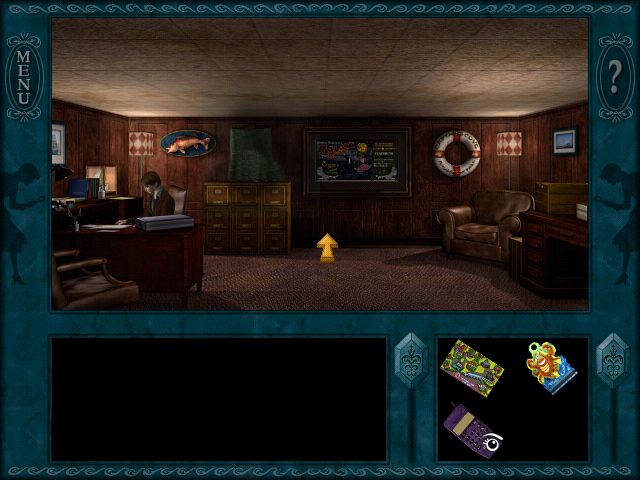The image size is (640, 480).
Task: Click the ornament left of the inventory
Action: [x=411, y=361]
